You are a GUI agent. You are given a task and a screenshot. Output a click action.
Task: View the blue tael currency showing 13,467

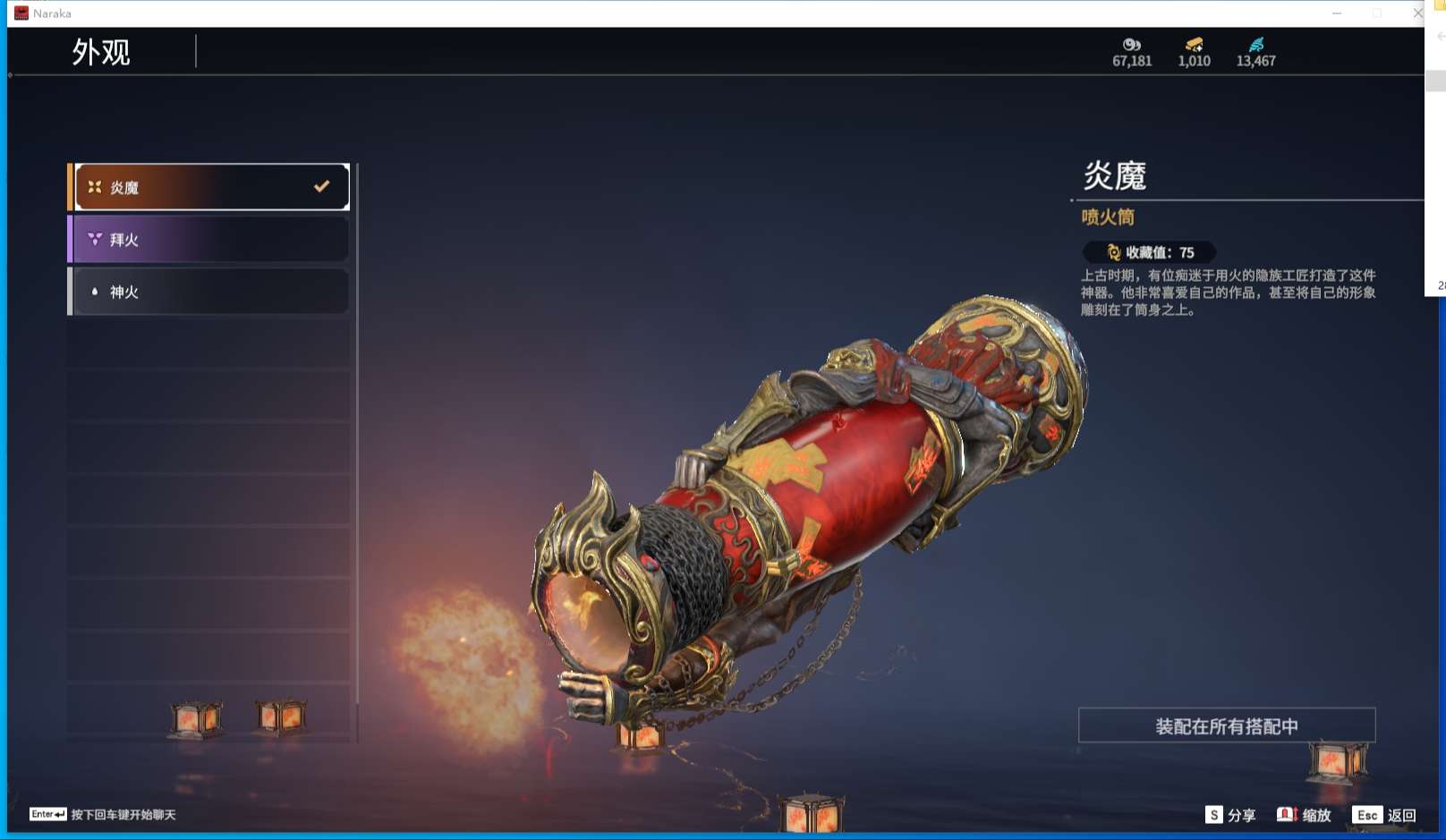tap(1256, 55)
